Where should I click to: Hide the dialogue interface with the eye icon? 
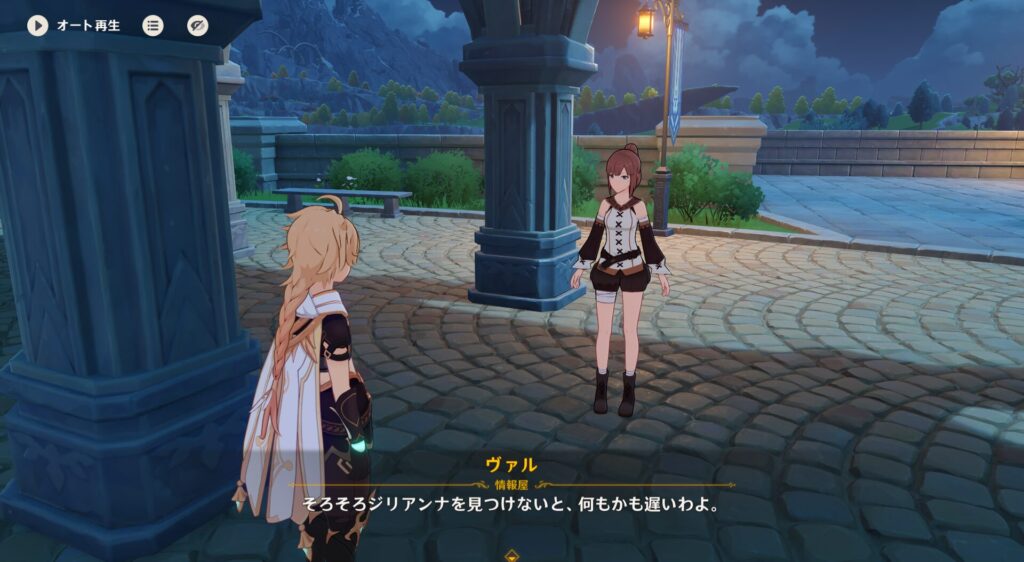[x=198, y=25]
